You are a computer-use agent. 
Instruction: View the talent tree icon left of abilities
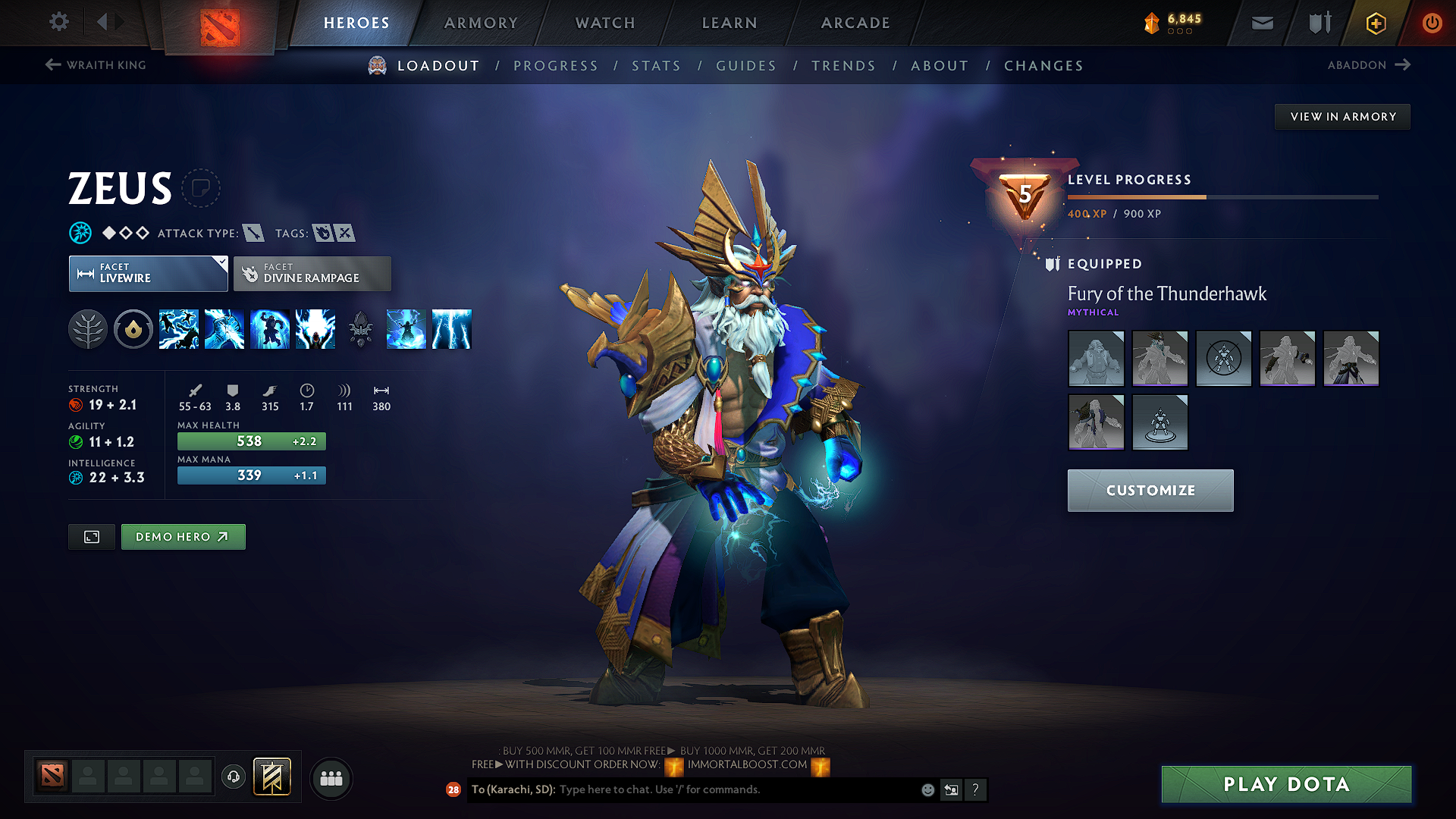coord(87,328)
